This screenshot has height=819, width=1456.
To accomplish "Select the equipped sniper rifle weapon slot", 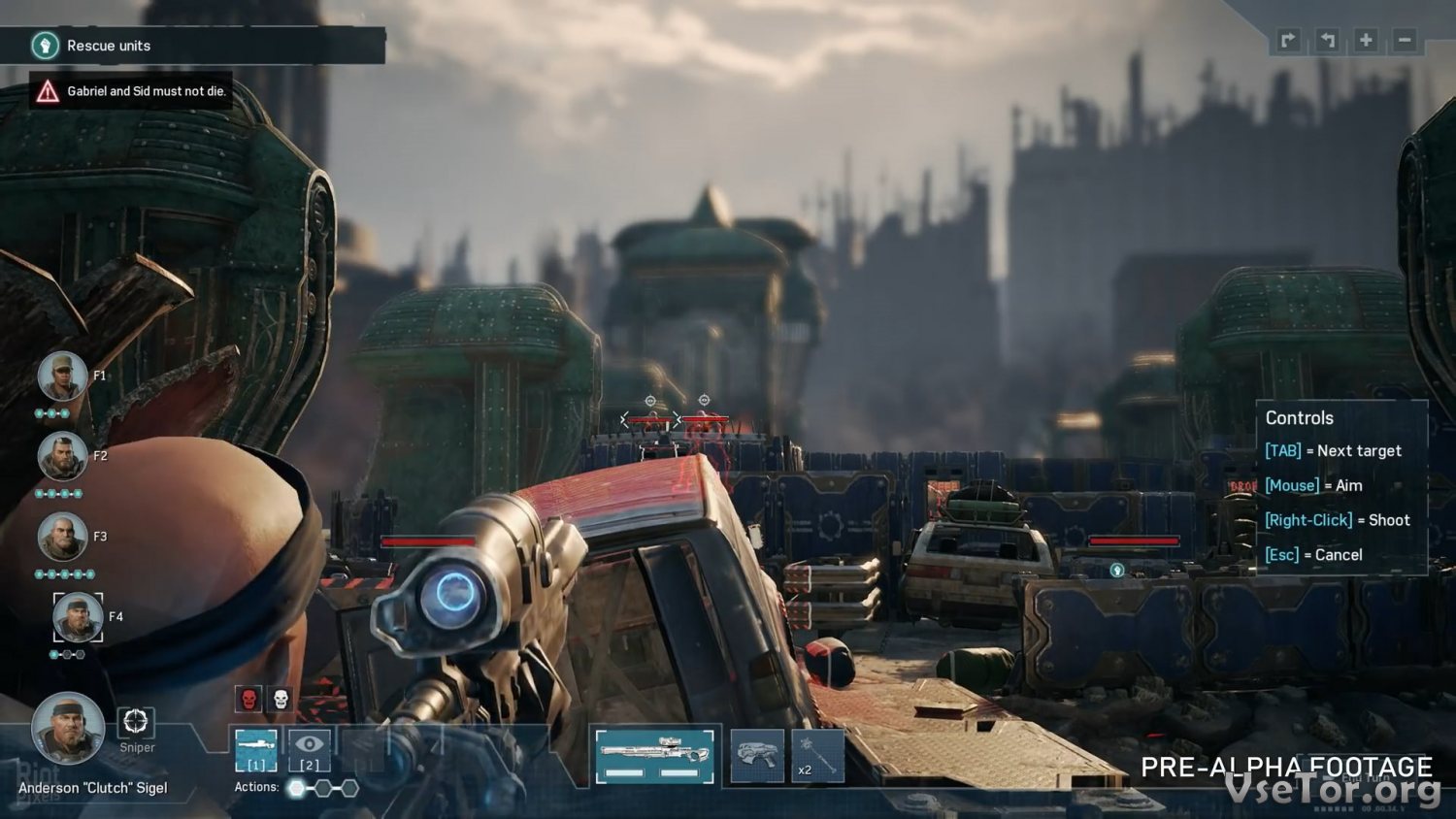I will tap(654, 756).
